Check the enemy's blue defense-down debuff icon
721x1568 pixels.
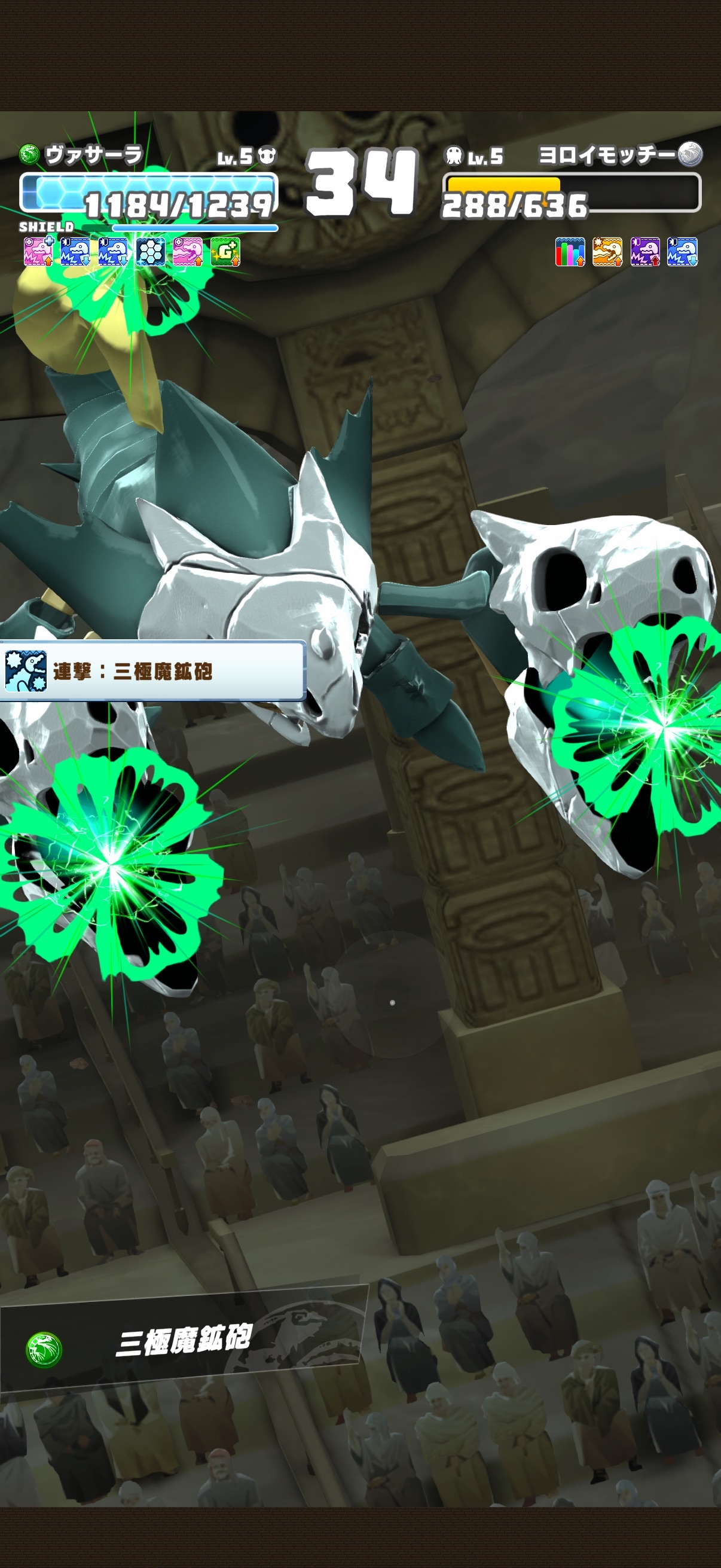(x=682, y=252)
